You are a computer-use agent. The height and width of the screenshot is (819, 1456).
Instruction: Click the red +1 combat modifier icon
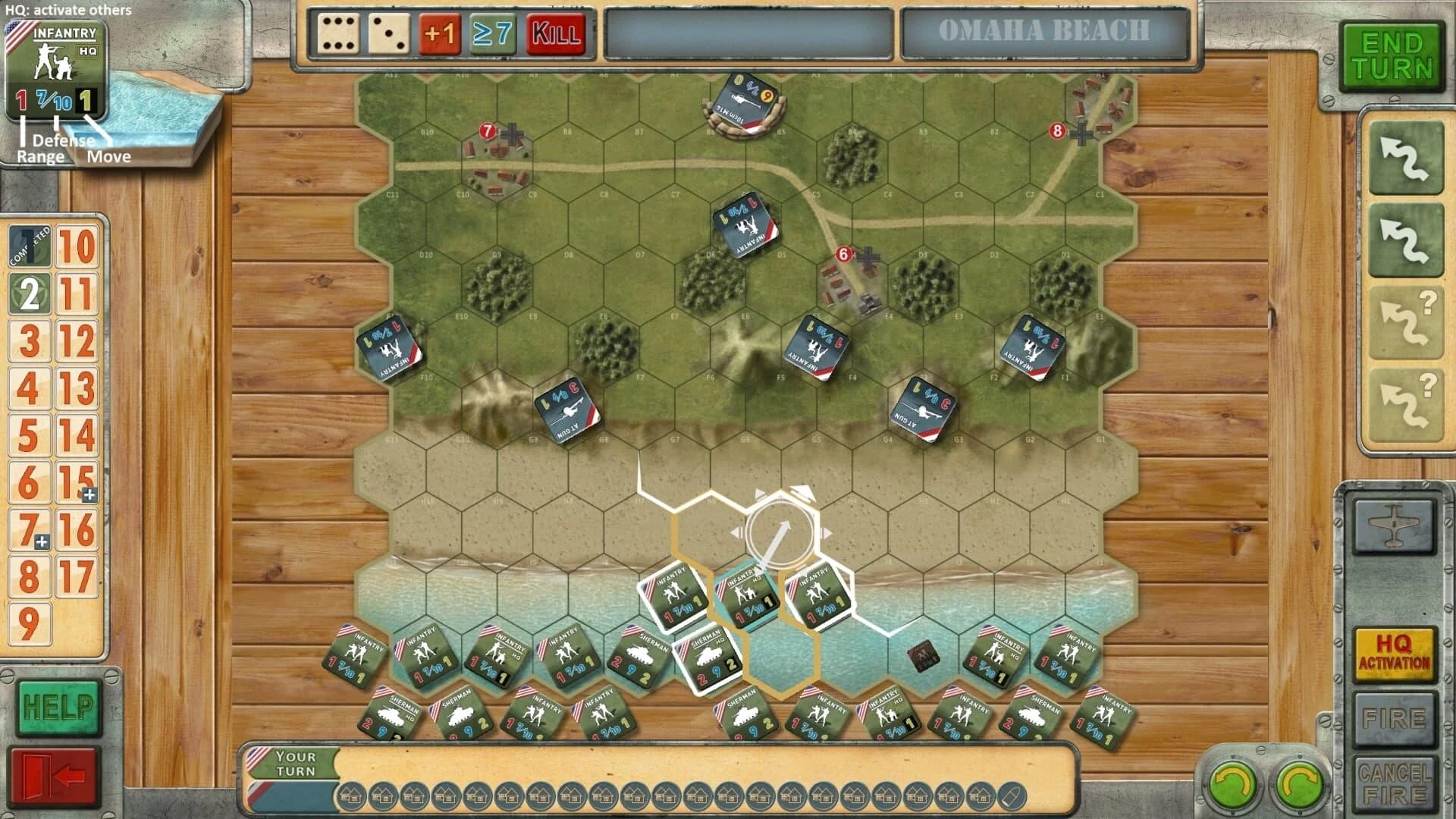pyautogui.click(x=440, y=36)
